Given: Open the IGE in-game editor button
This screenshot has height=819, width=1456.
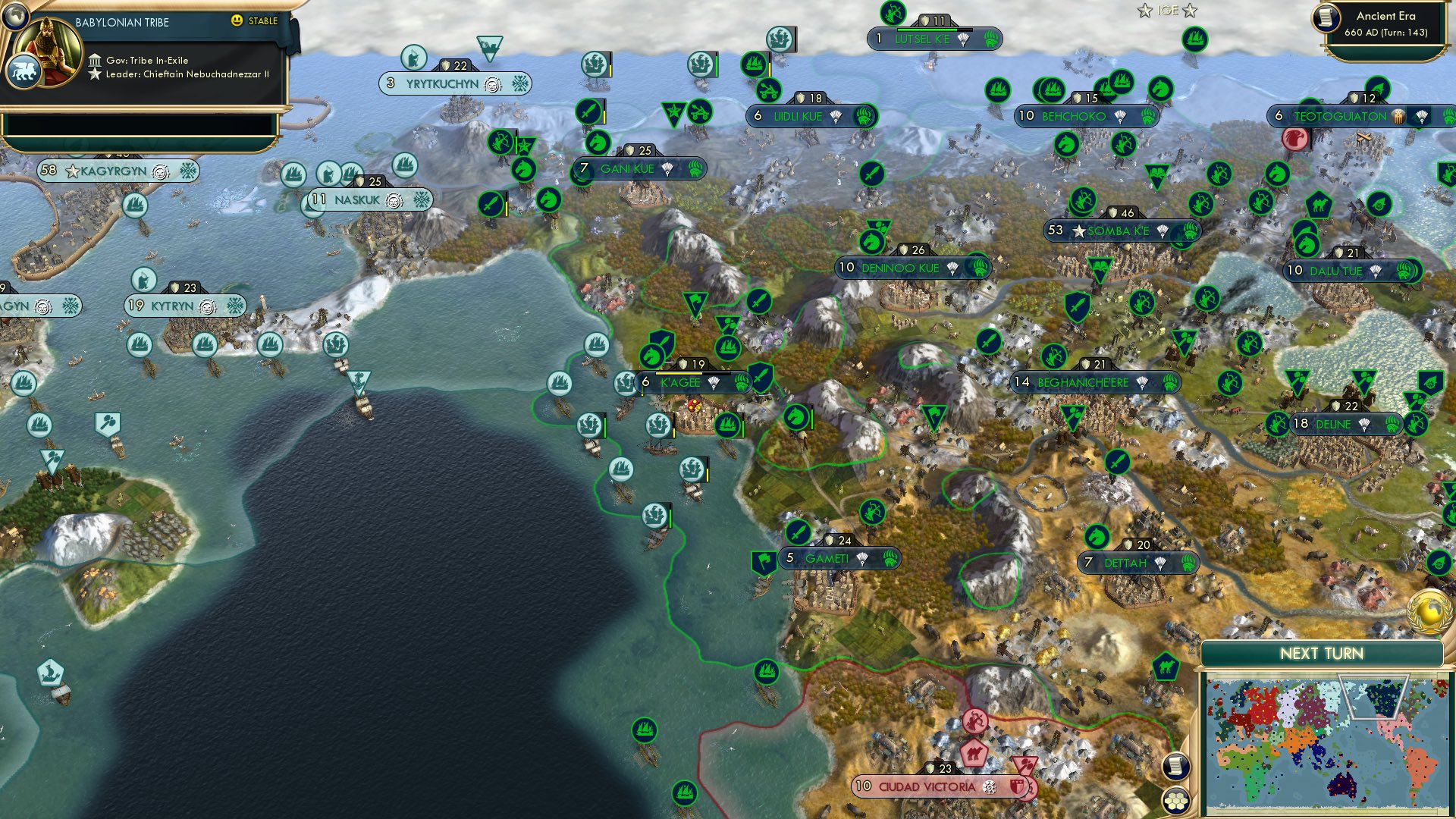Looking at the screenshot, I should tap(1167, 11).
